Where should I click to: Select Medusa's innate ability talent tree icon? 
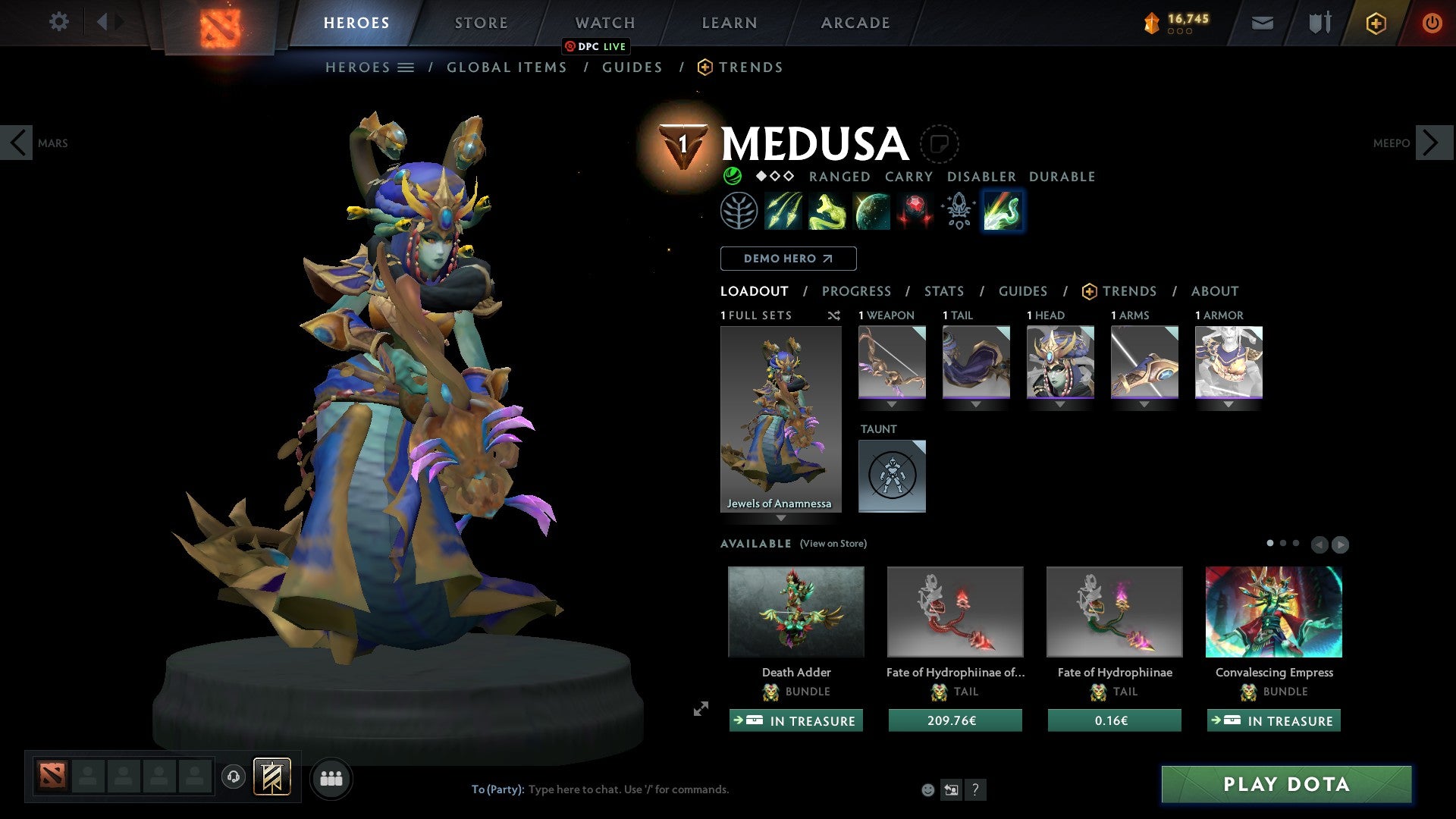pos(741,211)
